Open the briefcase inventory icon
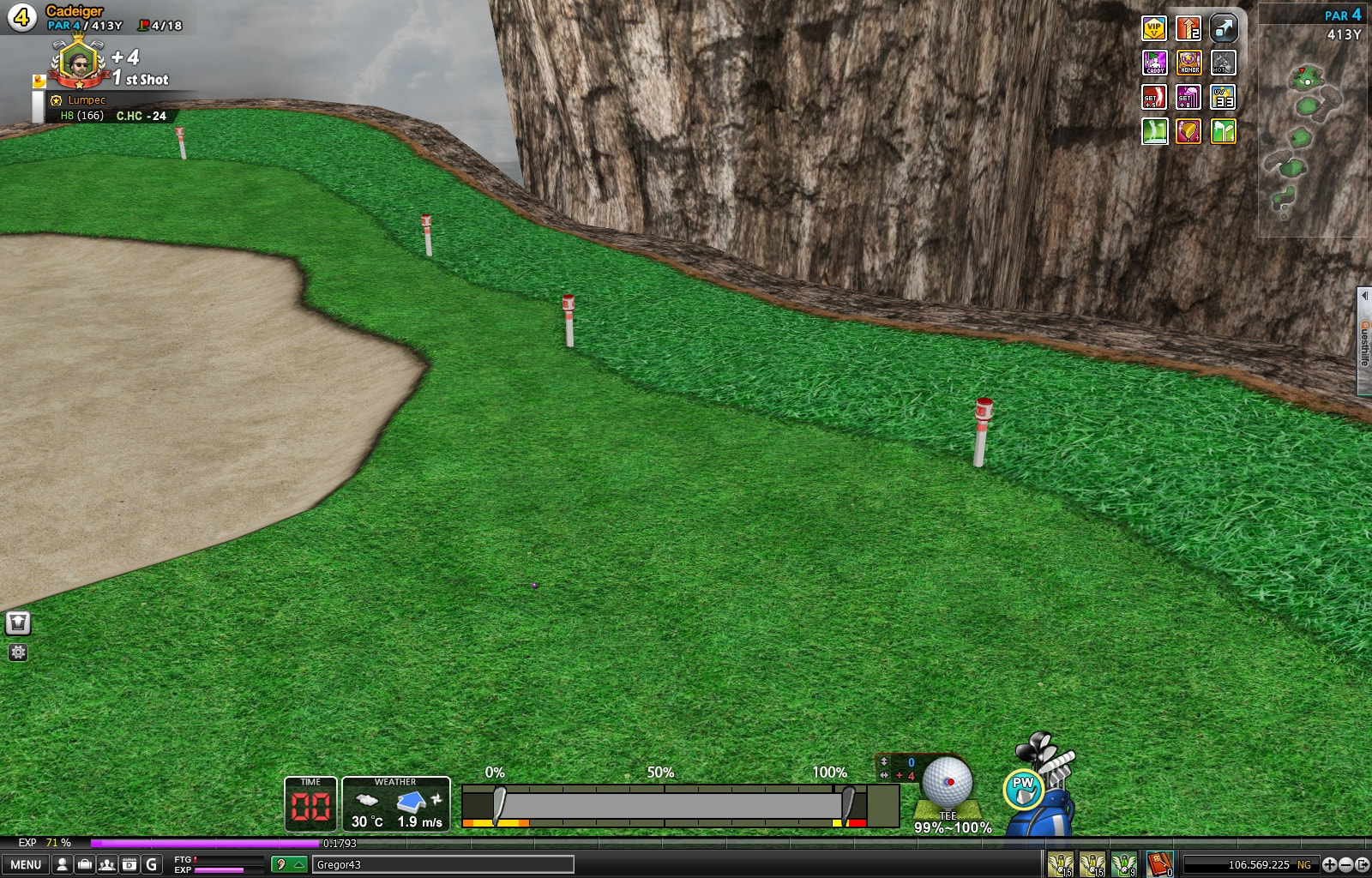The height and width of the screenshot is (878, 1372). click(84, 864)
